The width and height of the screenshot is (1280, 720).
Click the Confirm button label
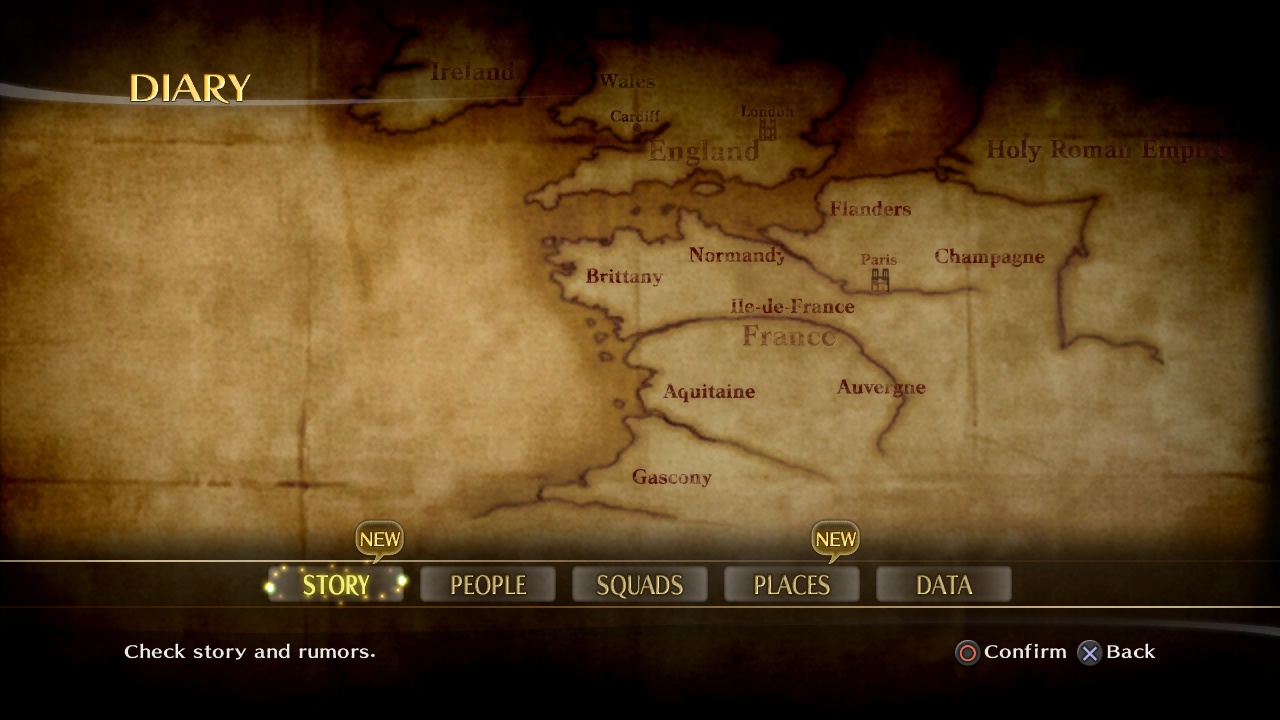point(1023,652)
